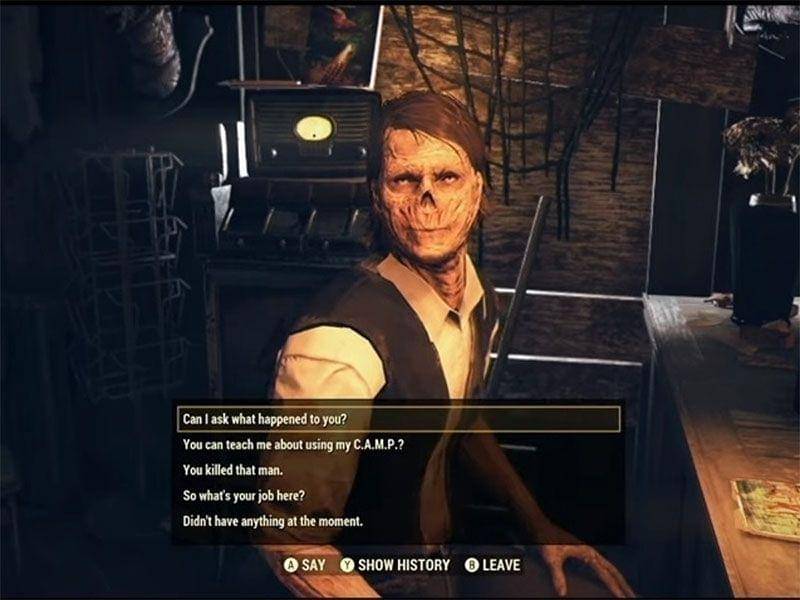This screenshot has height=600, width=800.
Task: Choose the C.A.M.P. teaching dialogue option
Action: (x=283, y=444)
